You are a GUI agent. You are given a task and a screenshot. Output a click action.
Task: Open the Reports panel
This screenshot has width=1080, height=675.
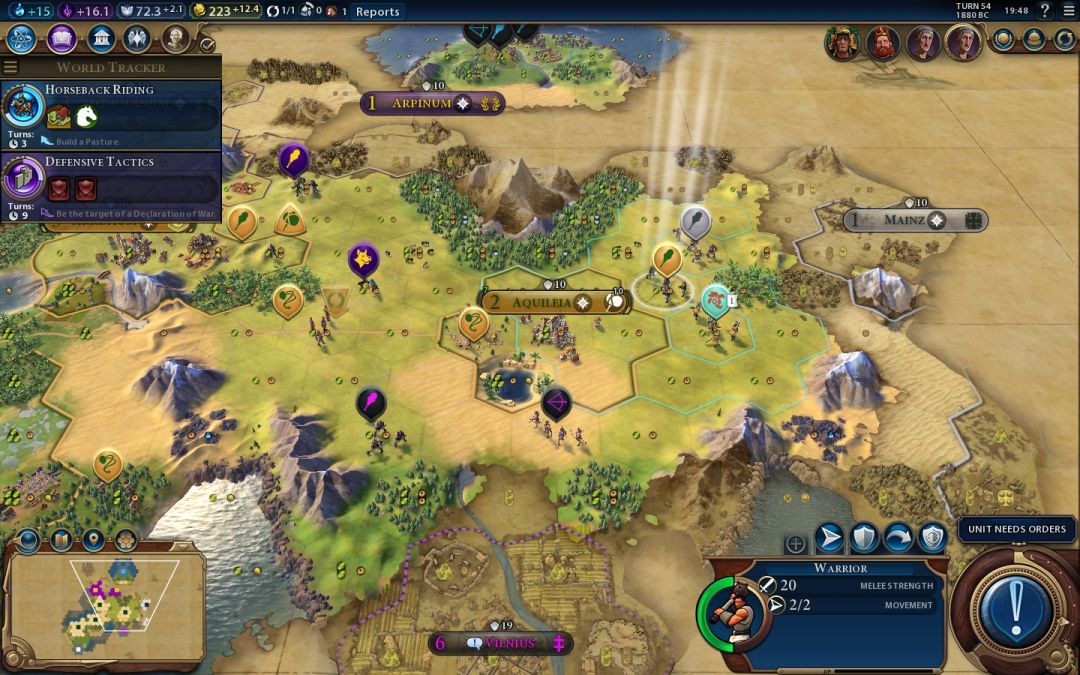pos(377,12)
